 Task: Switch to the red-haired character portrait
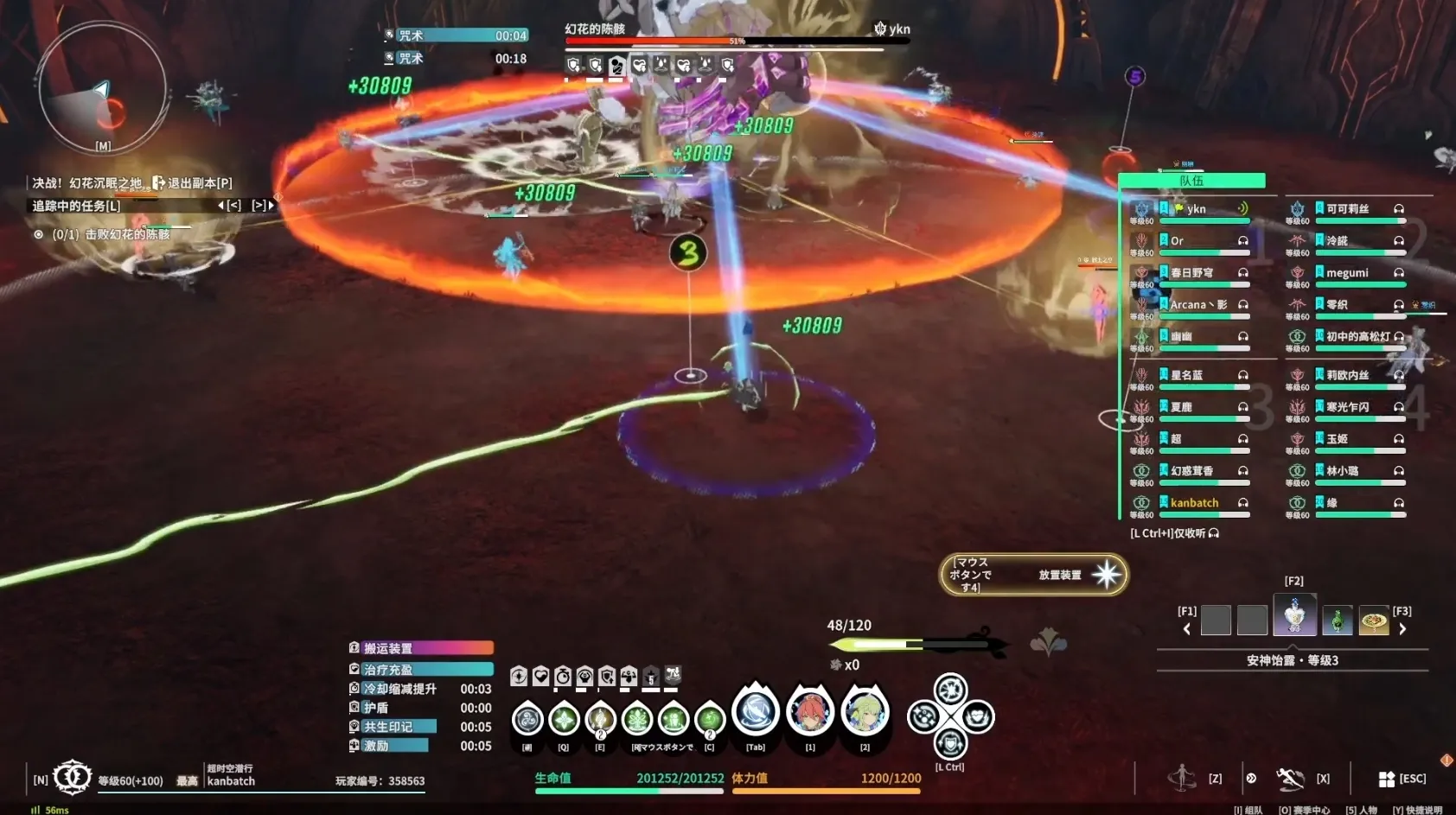[x=810, y=712]
